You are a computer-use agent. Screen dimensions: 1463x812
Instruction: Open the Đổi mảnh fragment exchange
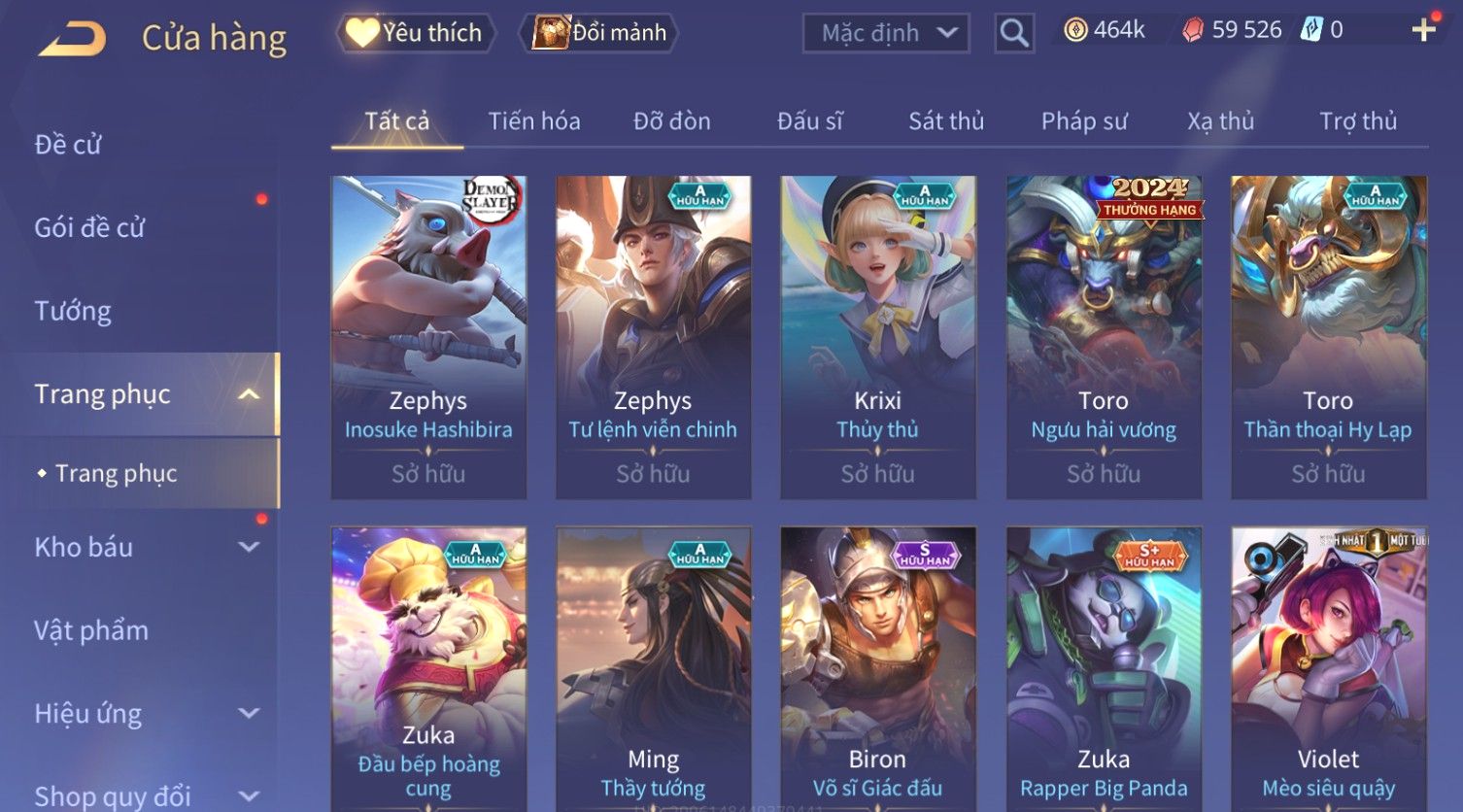600,33
